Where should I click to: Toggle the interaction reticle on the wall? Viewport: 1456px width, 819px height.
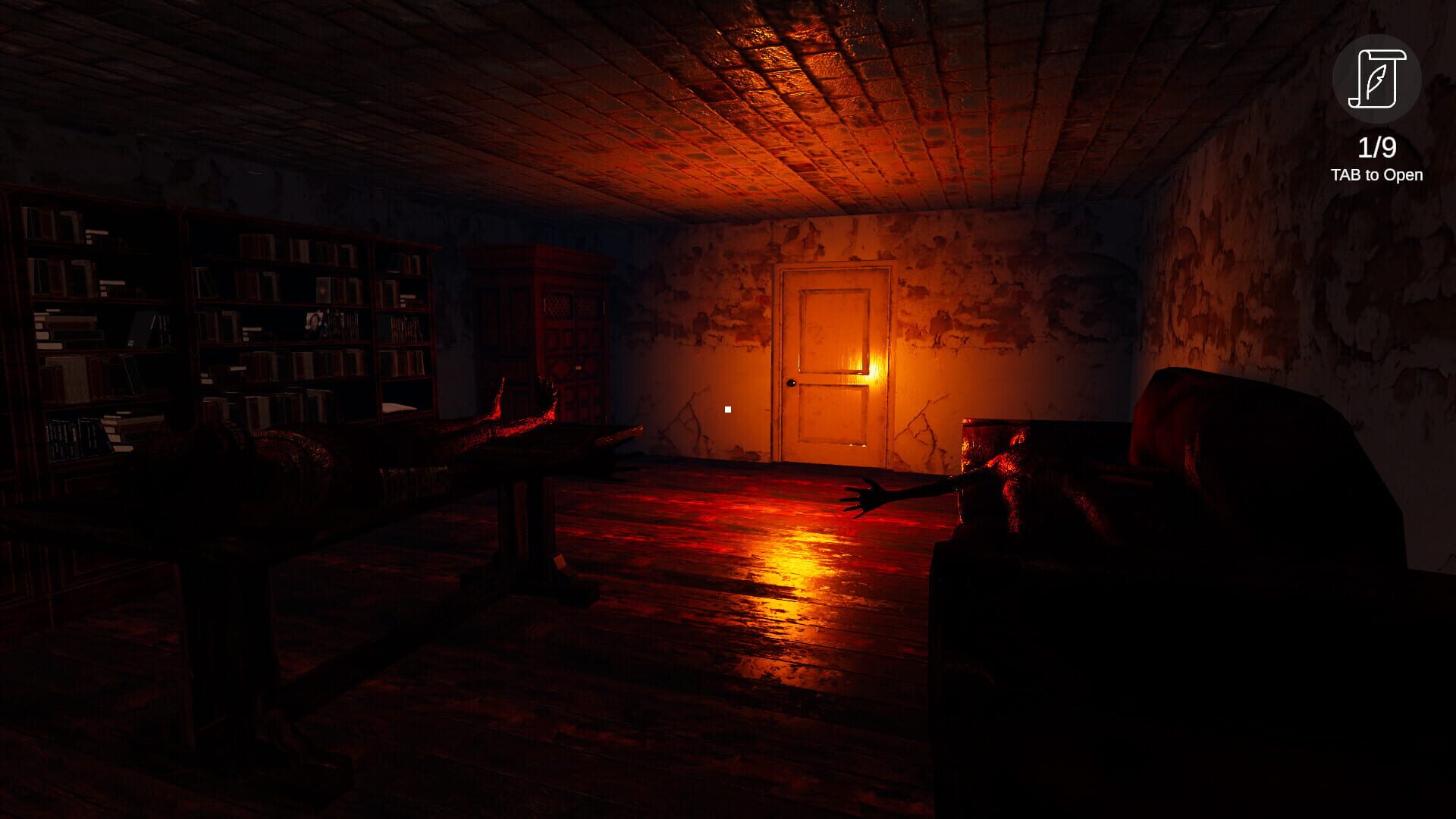click(x=726, y=409)
